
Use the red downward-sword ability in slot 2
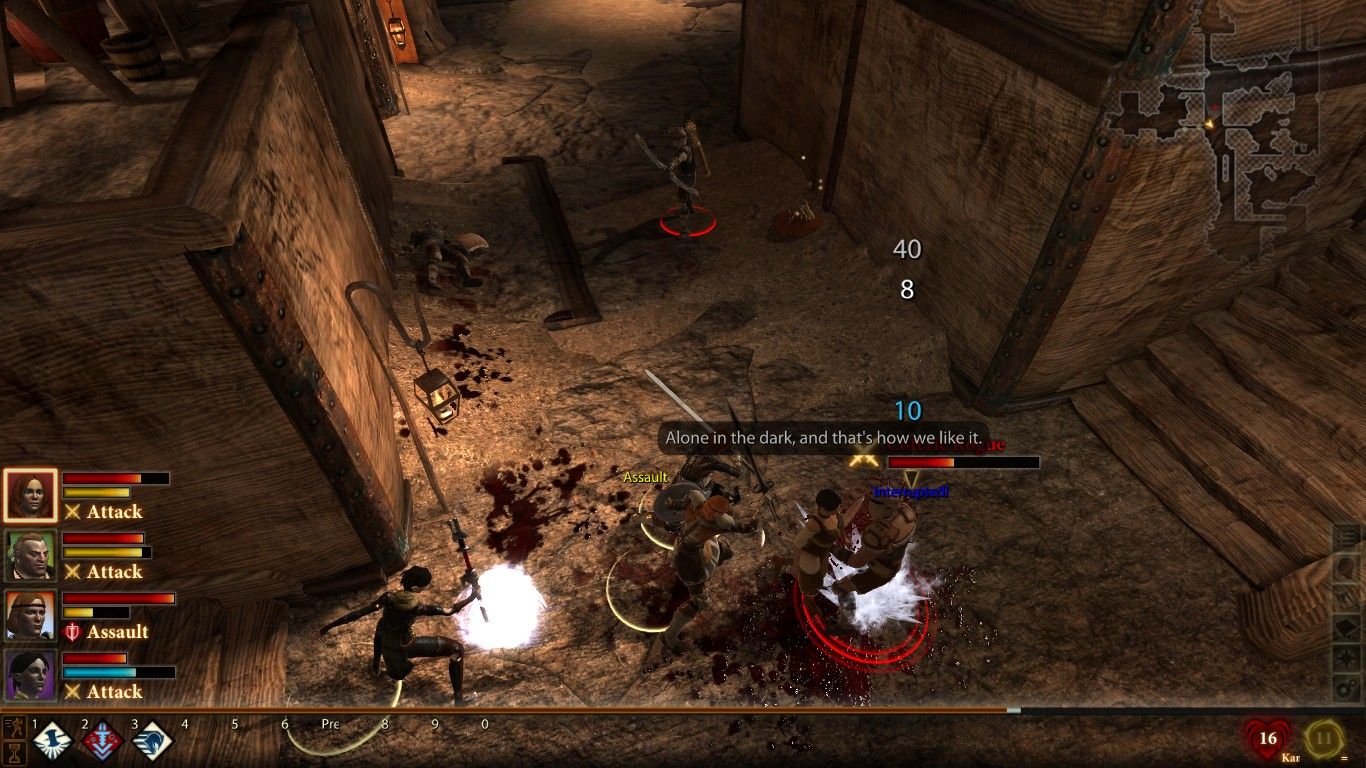(103, 742)
